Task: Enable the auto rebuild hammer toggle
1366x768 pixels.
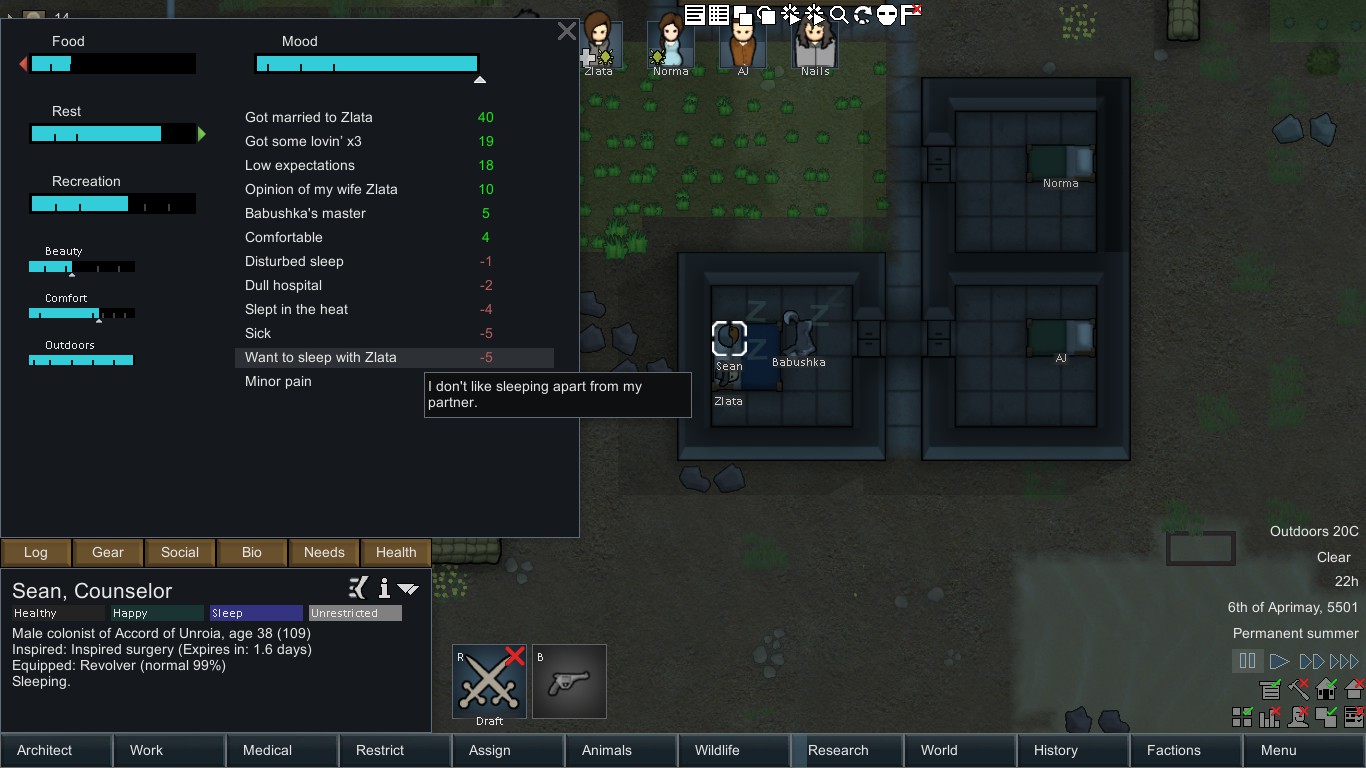Action: (1297, 689)
